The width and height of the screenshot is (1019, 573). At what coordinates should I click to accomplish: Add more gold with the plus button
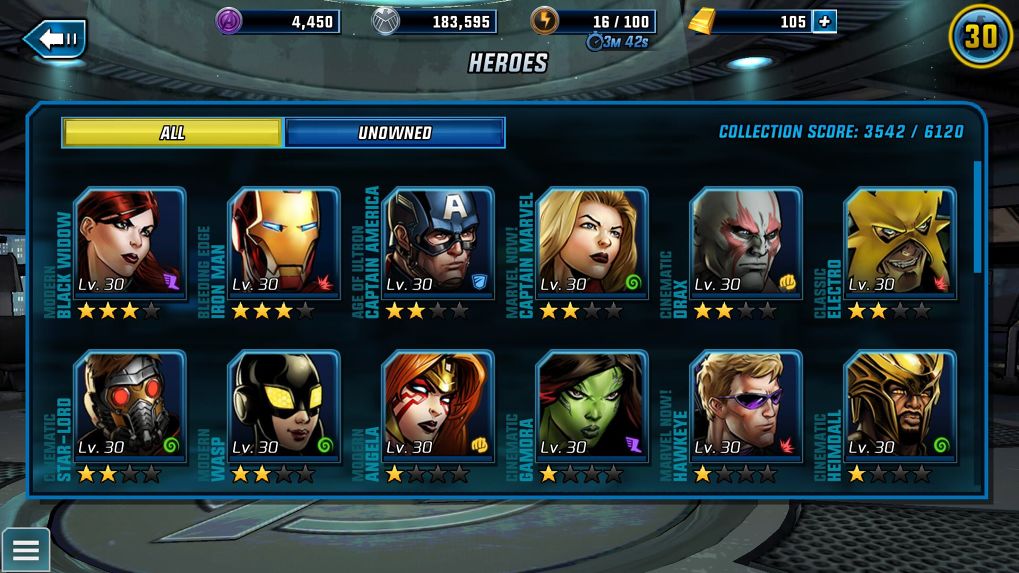click(824, 21)
